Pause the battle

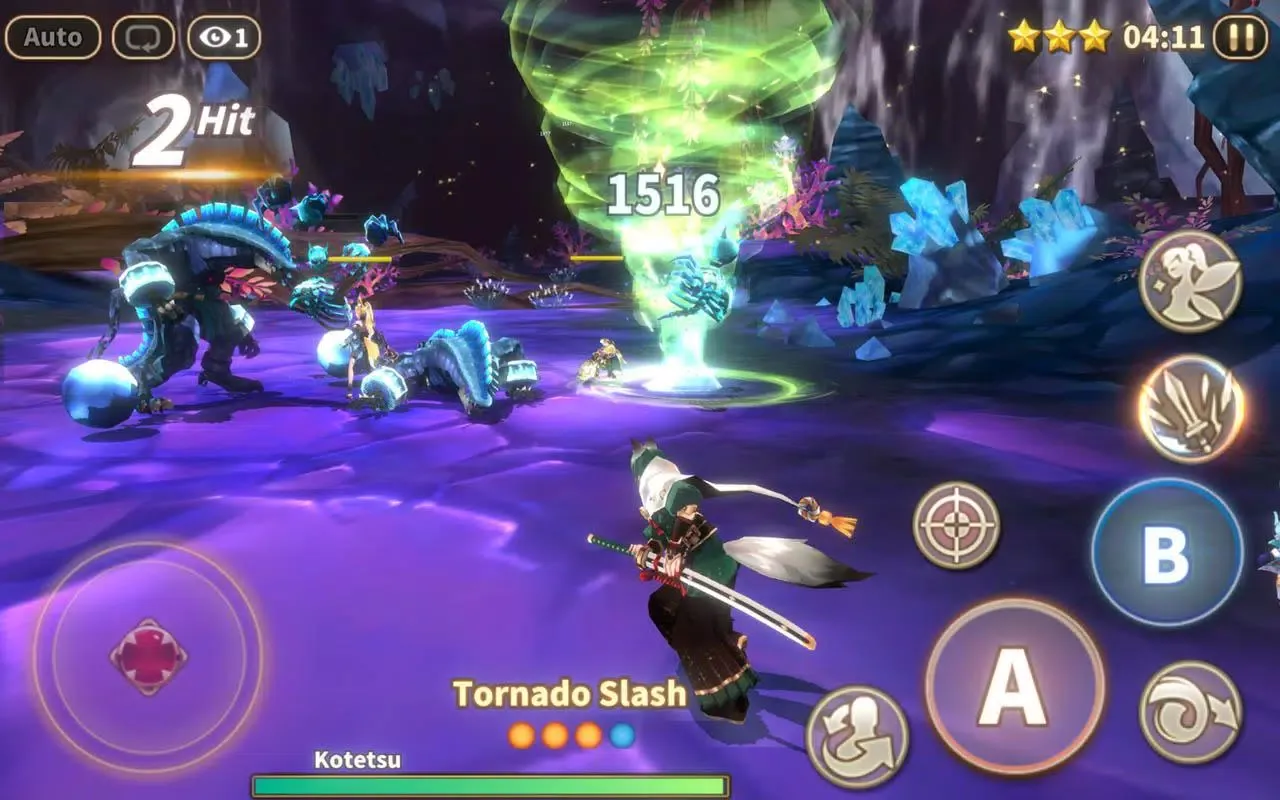coord(1240,38)
